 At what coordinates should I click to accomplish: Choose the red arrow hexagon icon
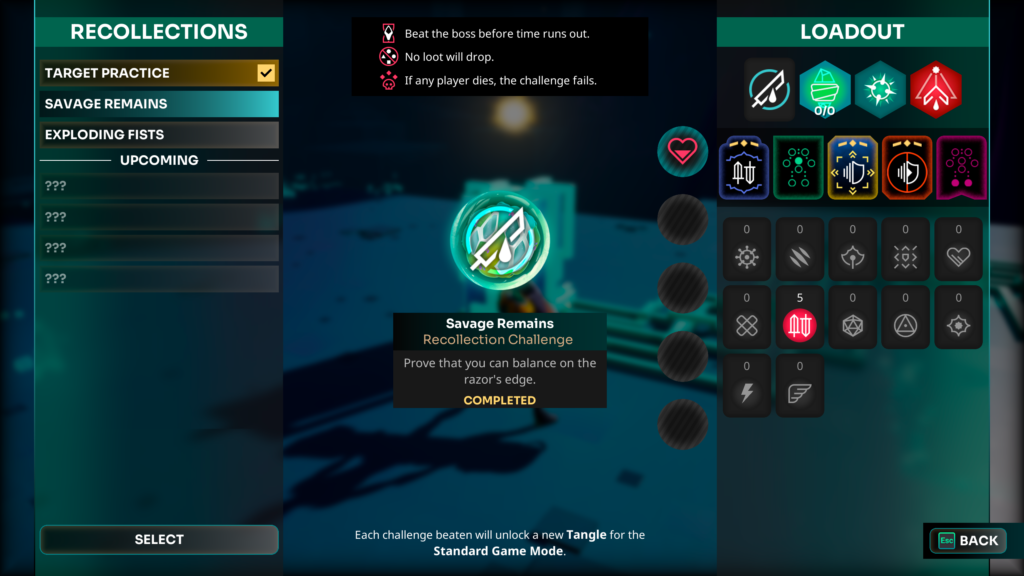pyautogui.click(x=936, y=88)
